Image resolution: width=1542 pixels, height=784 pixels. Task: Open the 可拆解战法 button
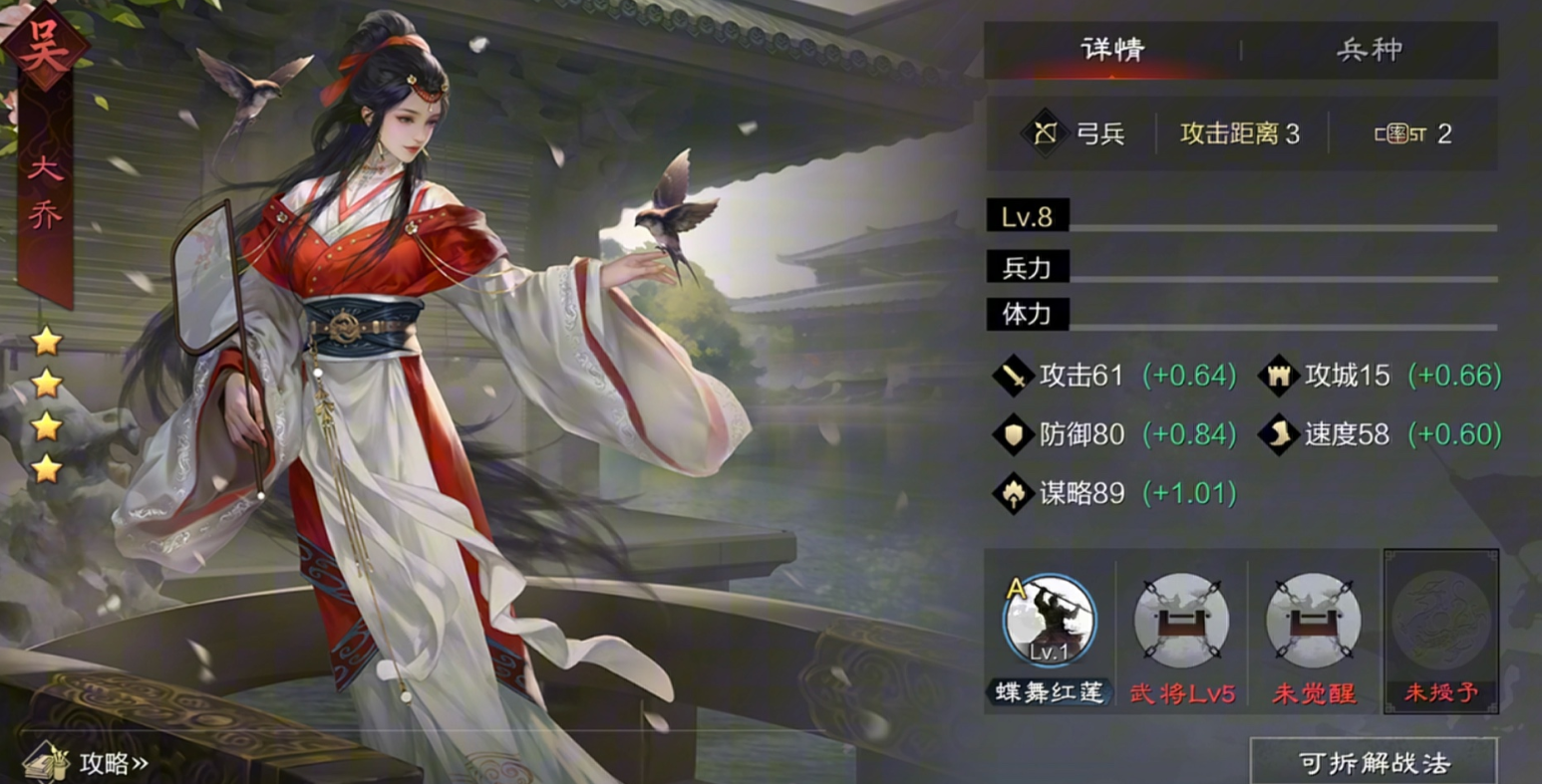[1374, 762]
